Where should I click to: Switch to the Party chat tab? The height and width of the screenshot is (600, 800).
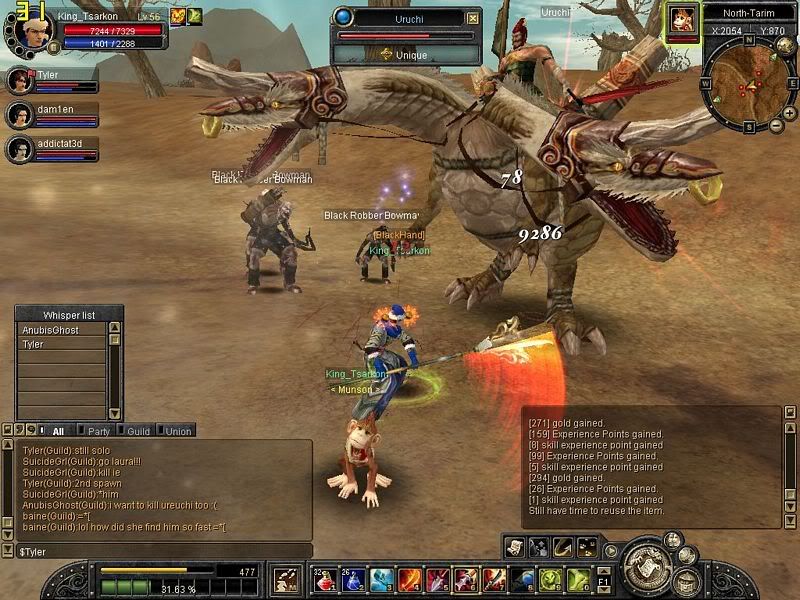click(x=99, y=431)
